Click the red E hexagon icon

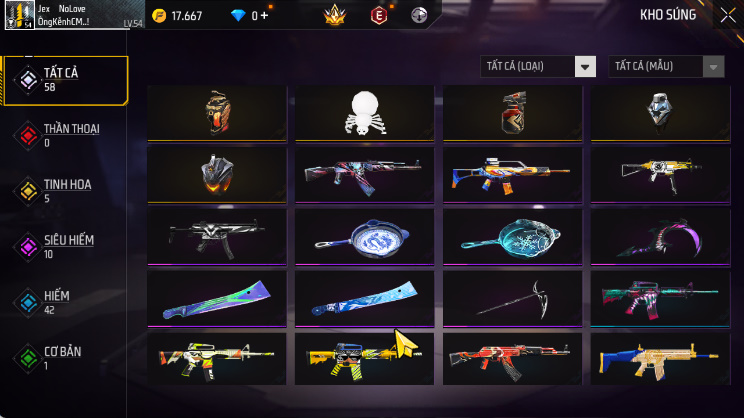[379, 15]
